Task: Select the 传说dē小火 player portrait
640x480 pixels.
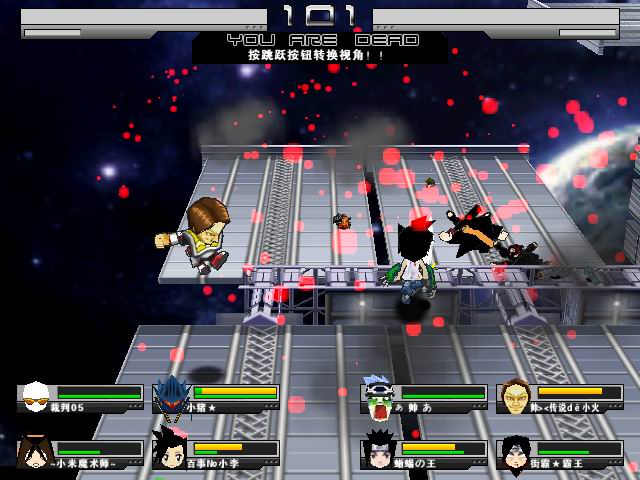Action: point(516,396)
